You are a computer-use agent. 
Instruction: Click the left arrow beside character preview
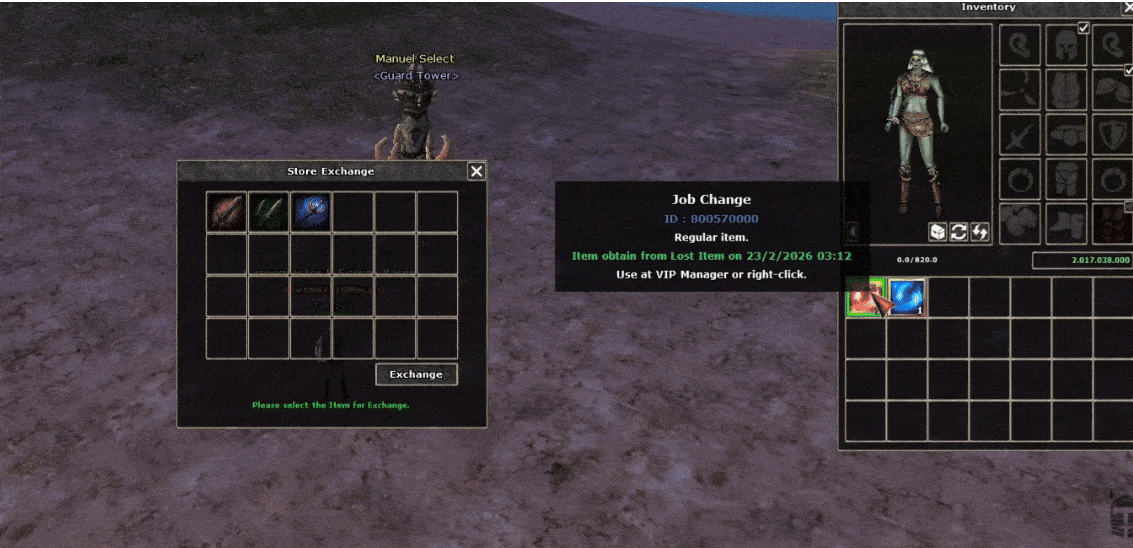[853, 232]
